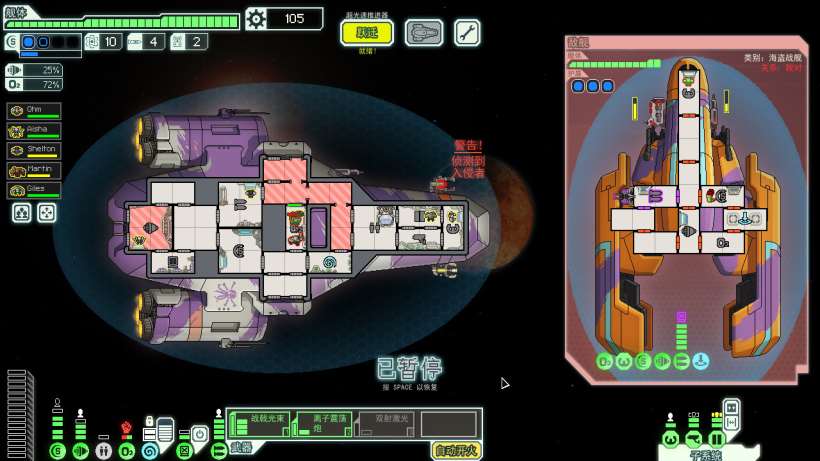
Task: Return crew to their saved stations
Action: click(x=46, y=212)
